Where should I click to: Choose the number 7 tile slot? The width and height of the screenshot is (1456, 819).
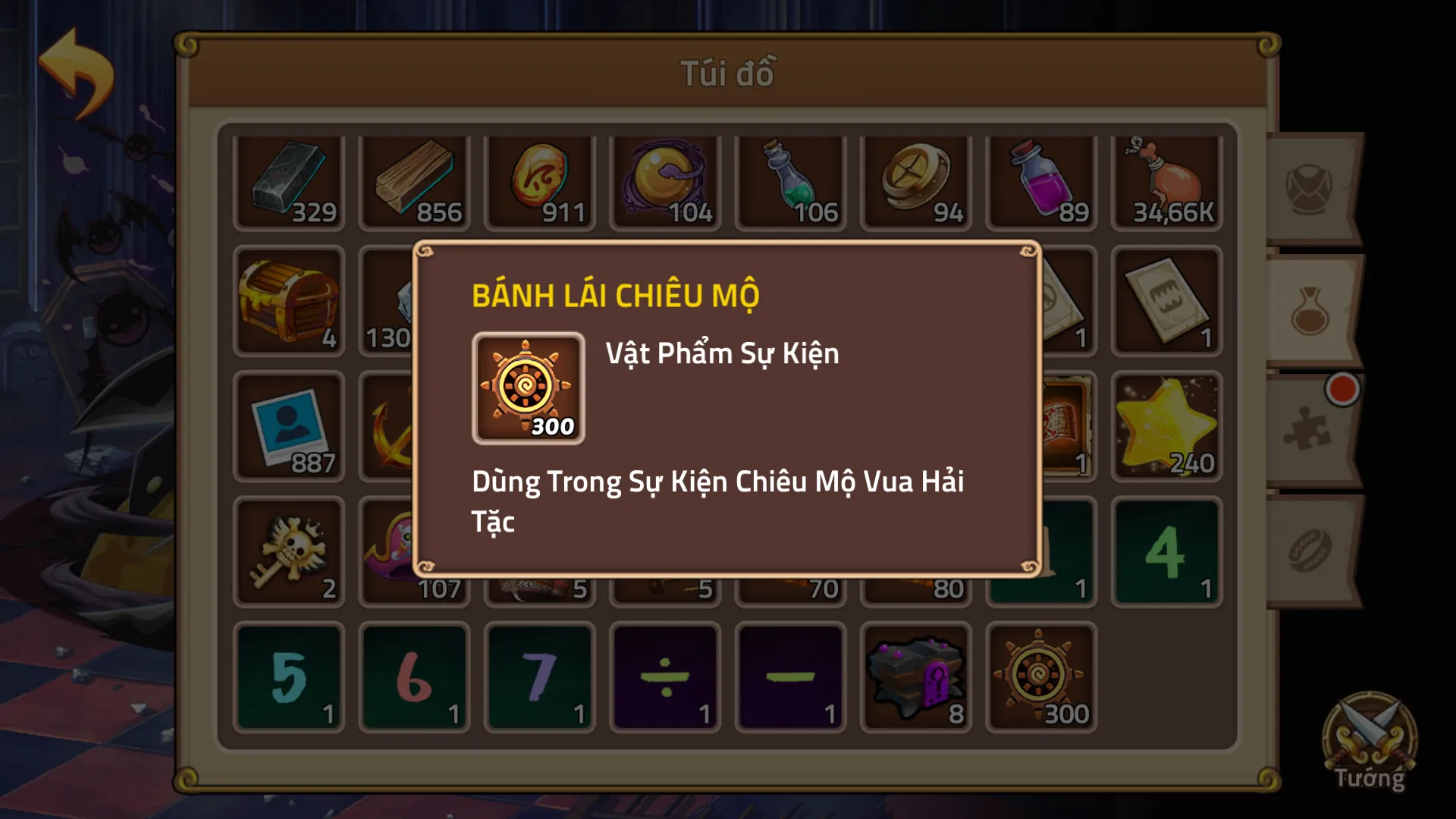(x=539, y=677)
